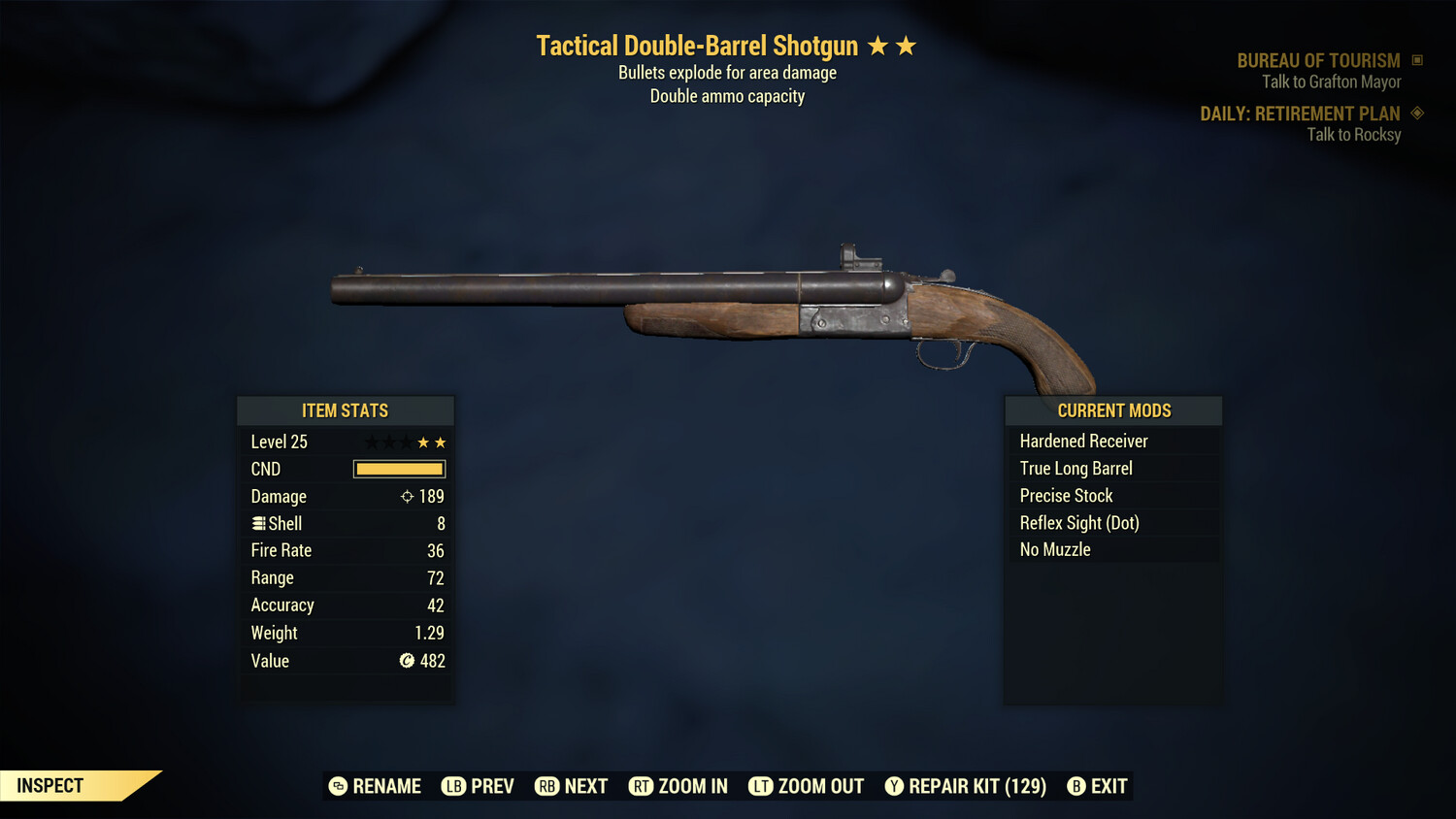Expand the CURRENT MODS panel header
Image resolution: width=1456 pixels, height=819 pixels.
[x=1113, y=410]
